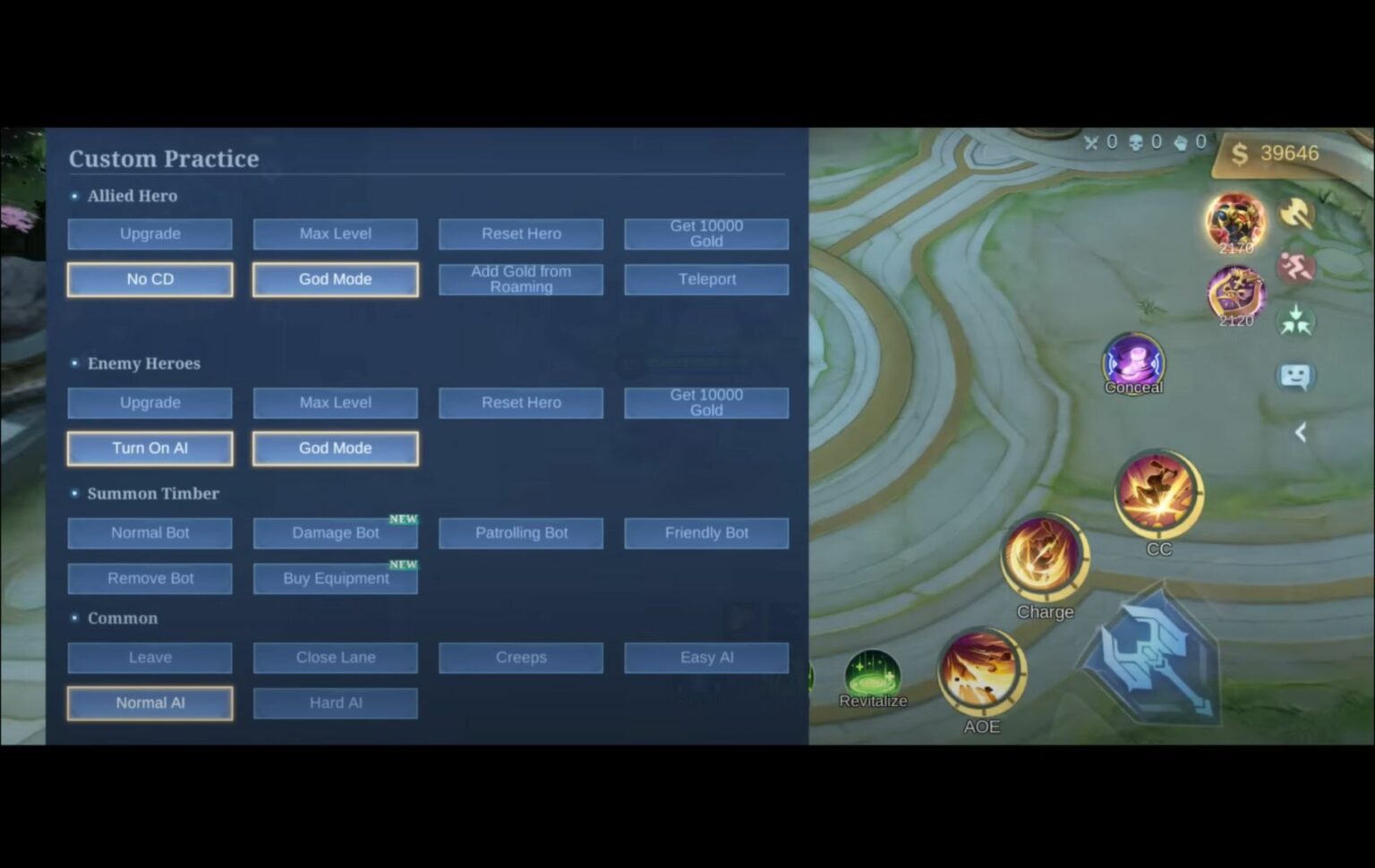Screen dimensions: 1375x868
Task: Click the Teleport button
Action: tap(706, 278)
